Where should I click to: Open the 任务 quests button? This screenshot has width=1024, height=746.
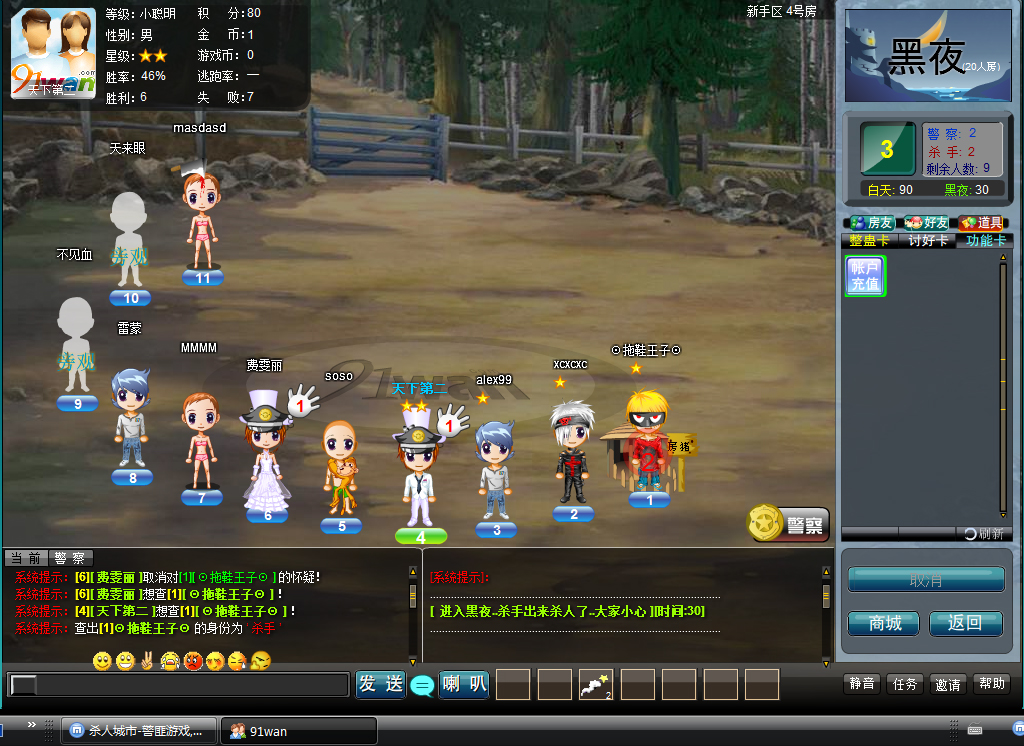pos(905,684)
